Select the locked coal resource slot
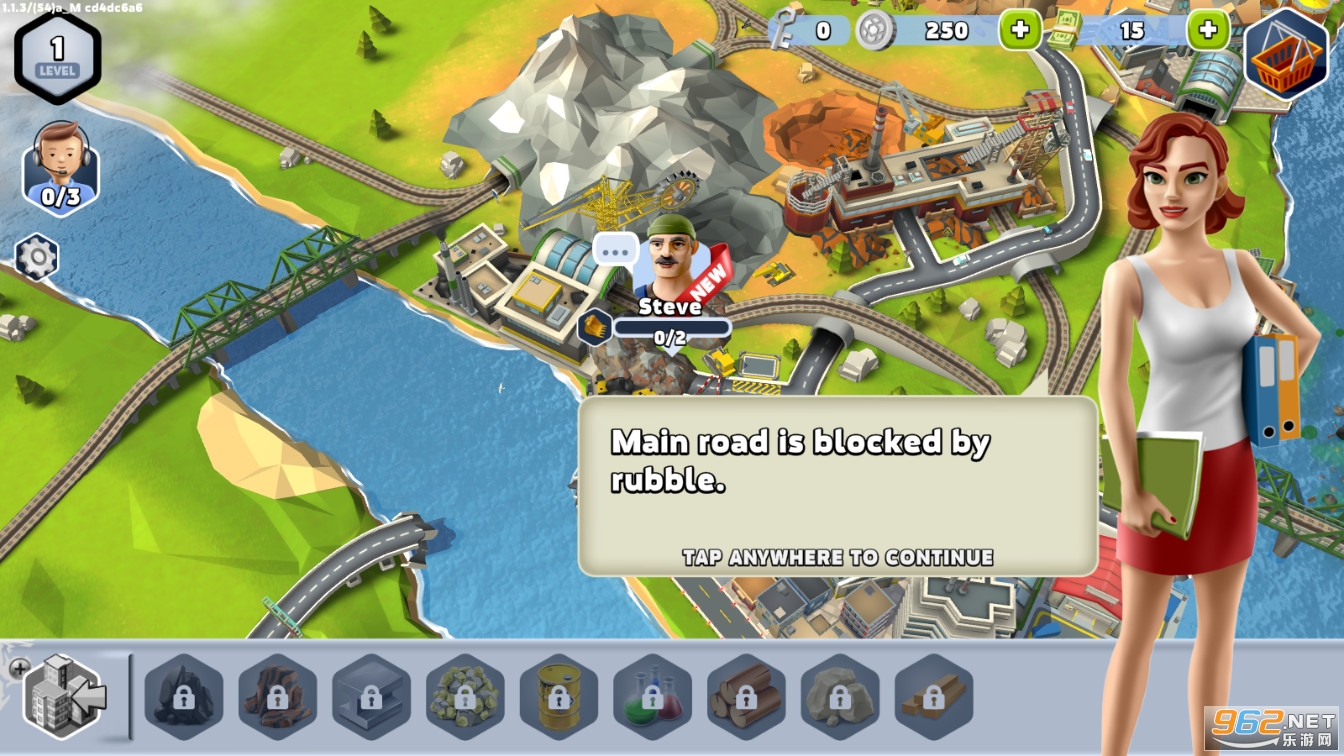Screen dimensions: 1344x756 [183, 697]
